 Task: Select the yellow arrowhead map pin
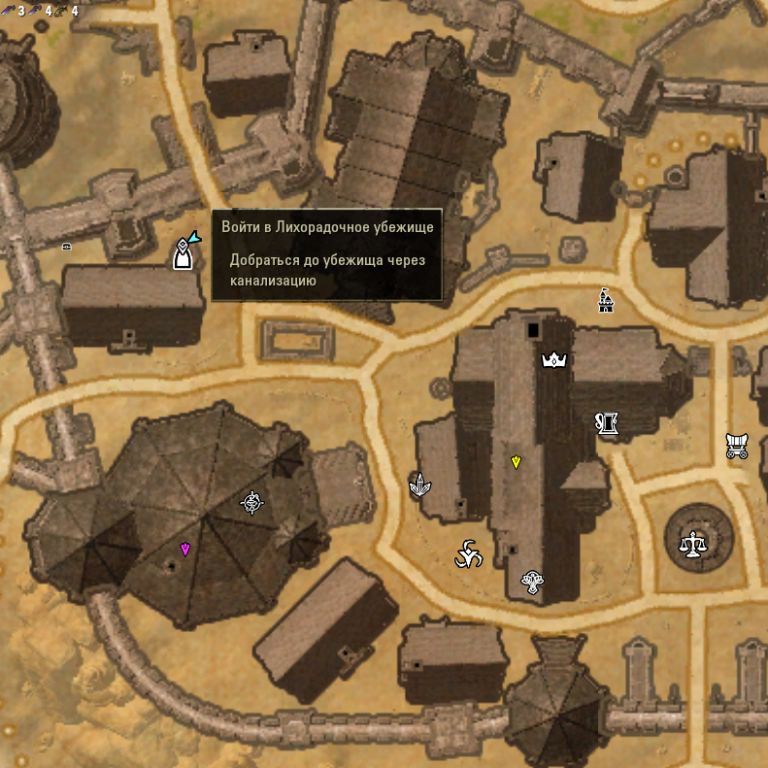516,461
